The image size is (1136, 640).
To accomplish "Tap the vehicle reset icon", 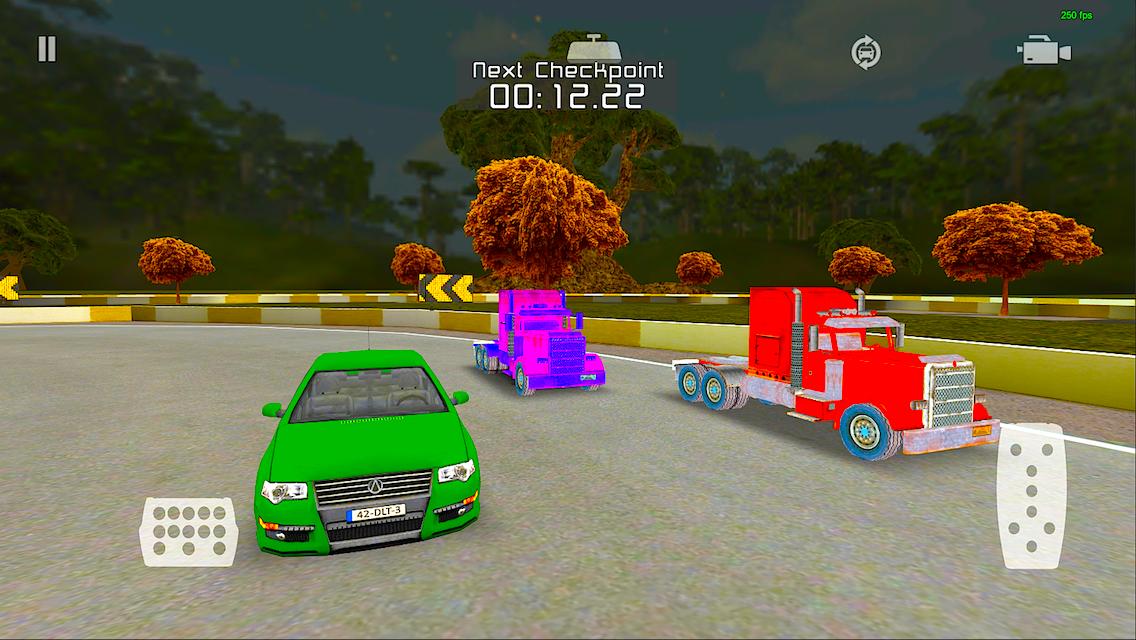I will [866, 52].
